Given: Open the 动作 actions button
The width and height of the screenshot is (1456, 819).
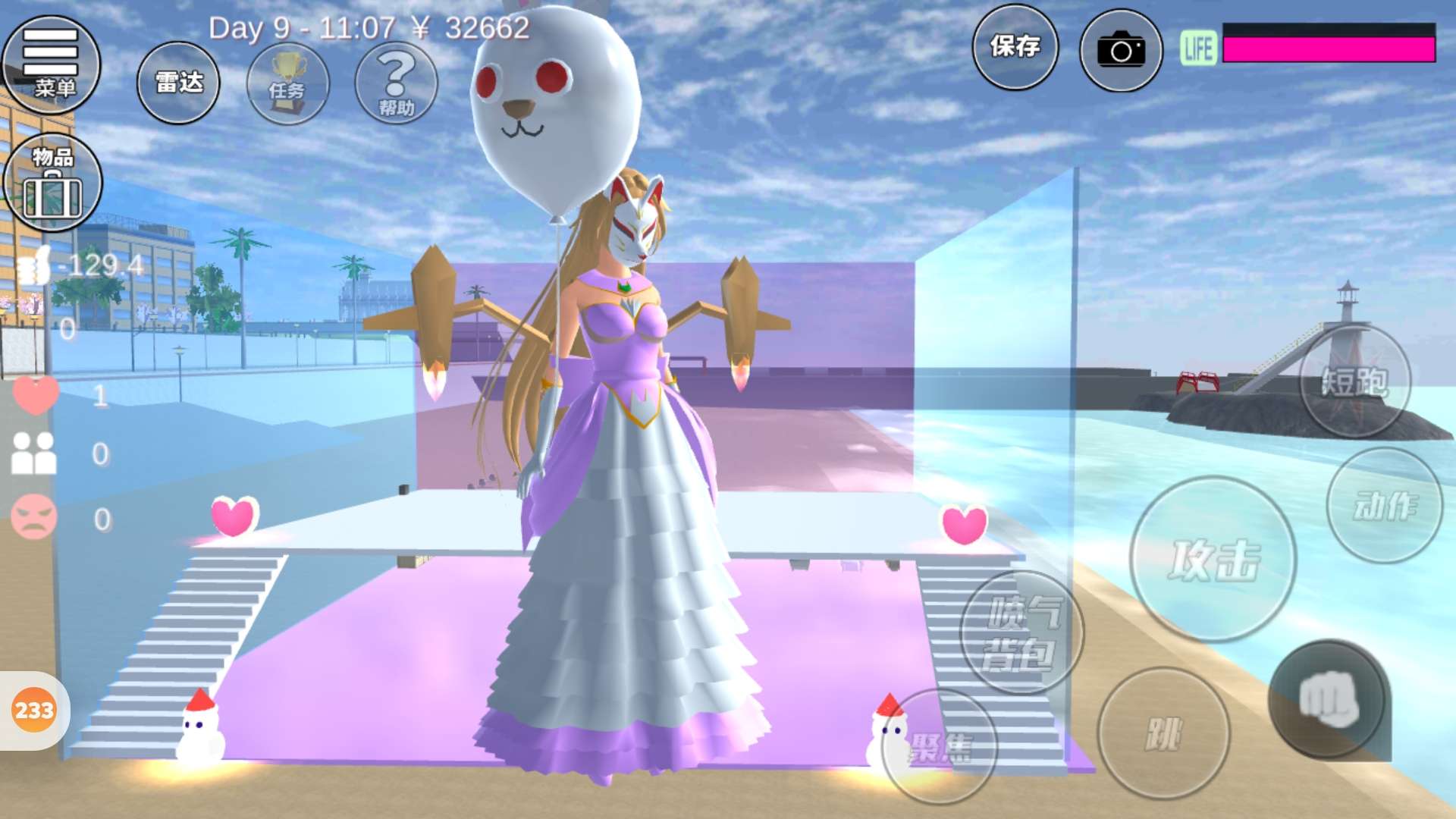Looking at the screenshot, I should coord(1384,506).
